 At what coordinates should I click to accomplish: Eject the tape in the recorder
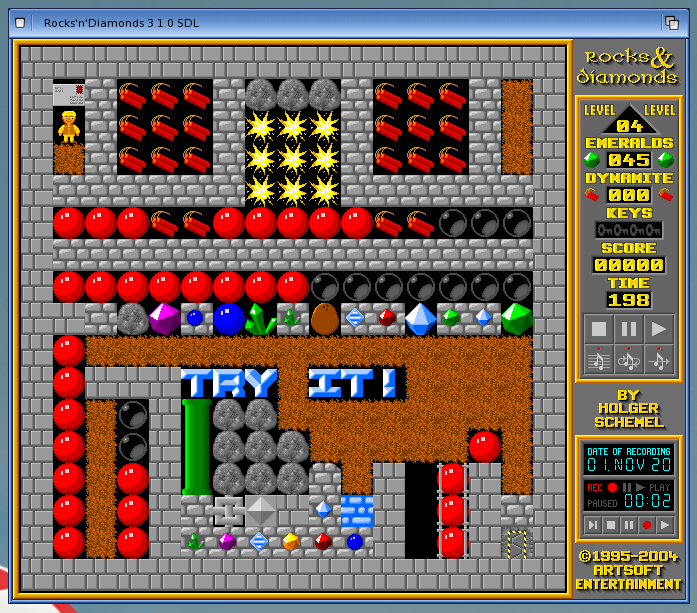[x=593, y=524]
